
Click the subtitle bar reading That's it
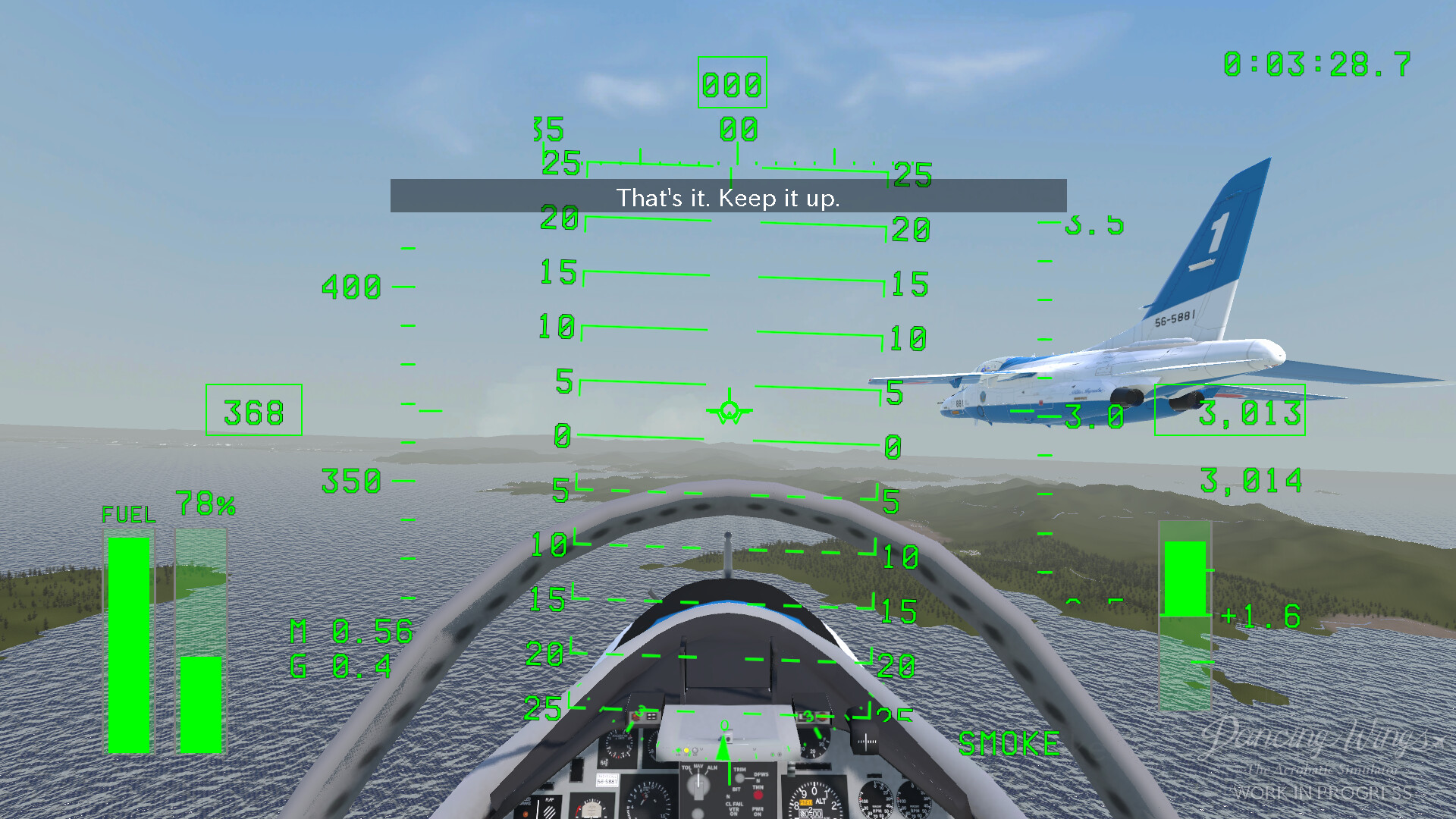tap(728, 199)
